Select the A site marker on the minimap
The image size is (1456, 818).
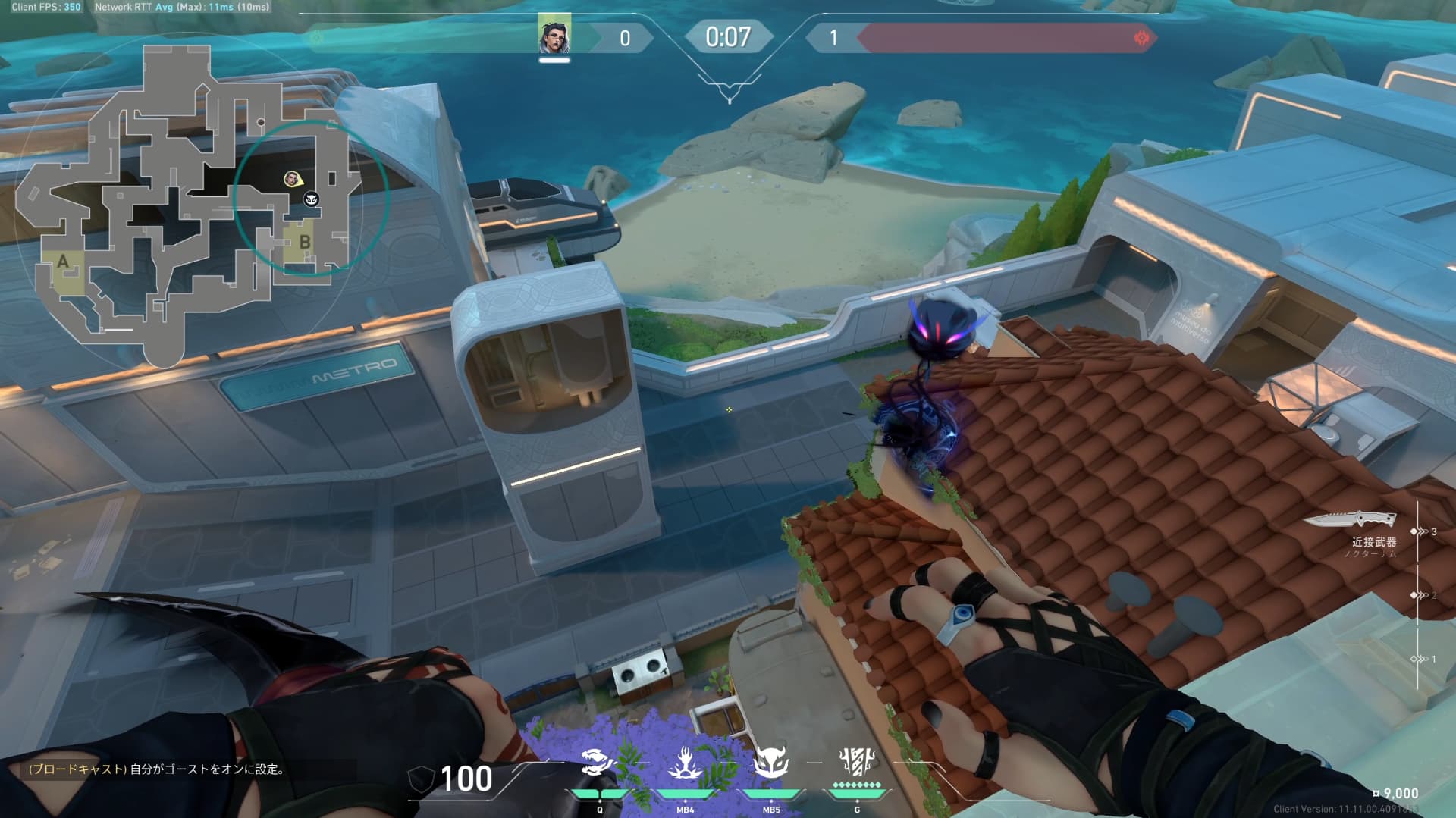[x=63, y=262]
